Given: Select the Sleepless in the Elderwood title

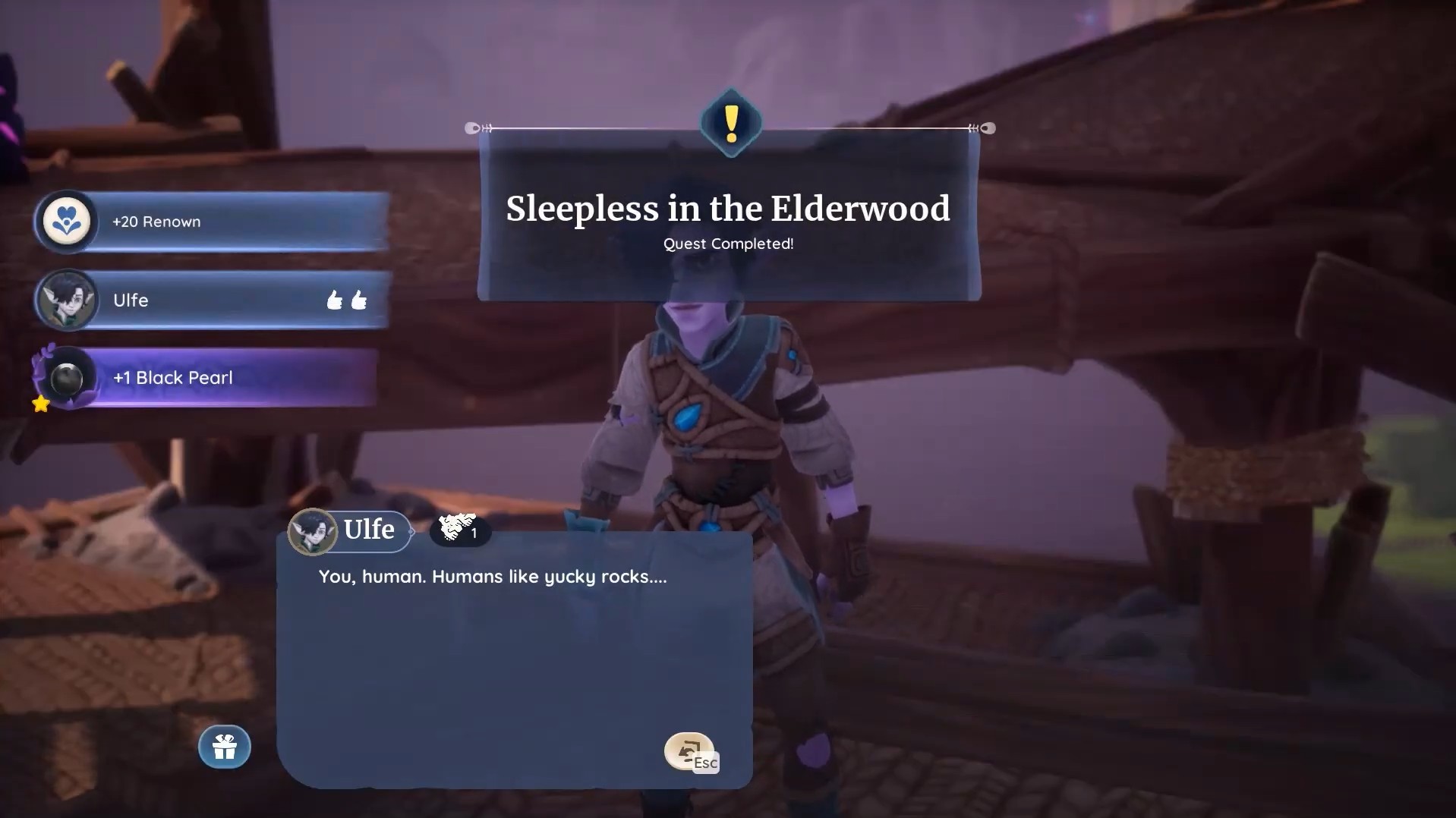Looking at the screenshot, I should pyautogui.click(x=728, y=209).
